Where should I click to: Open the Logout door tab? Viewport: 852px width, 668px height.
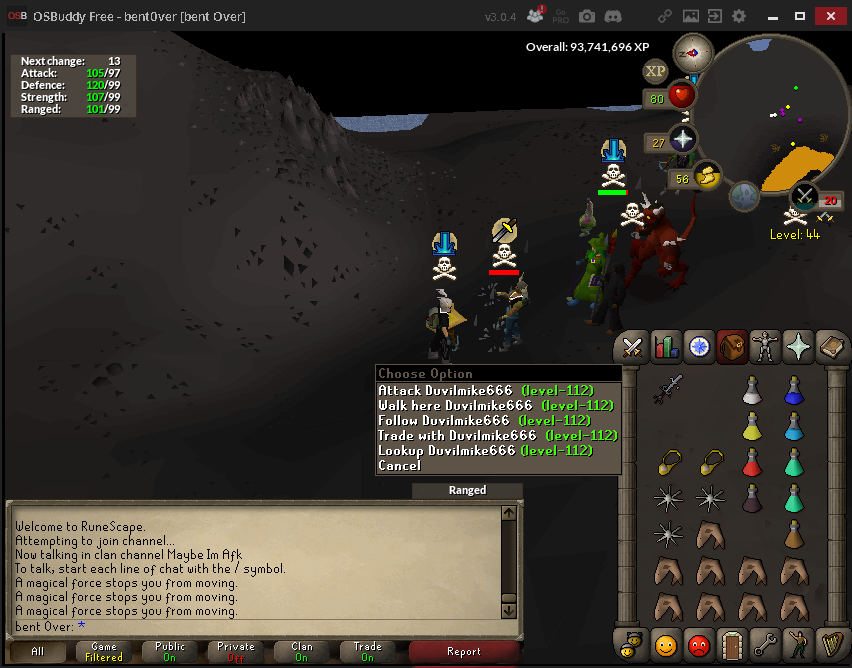pos(733,645)
